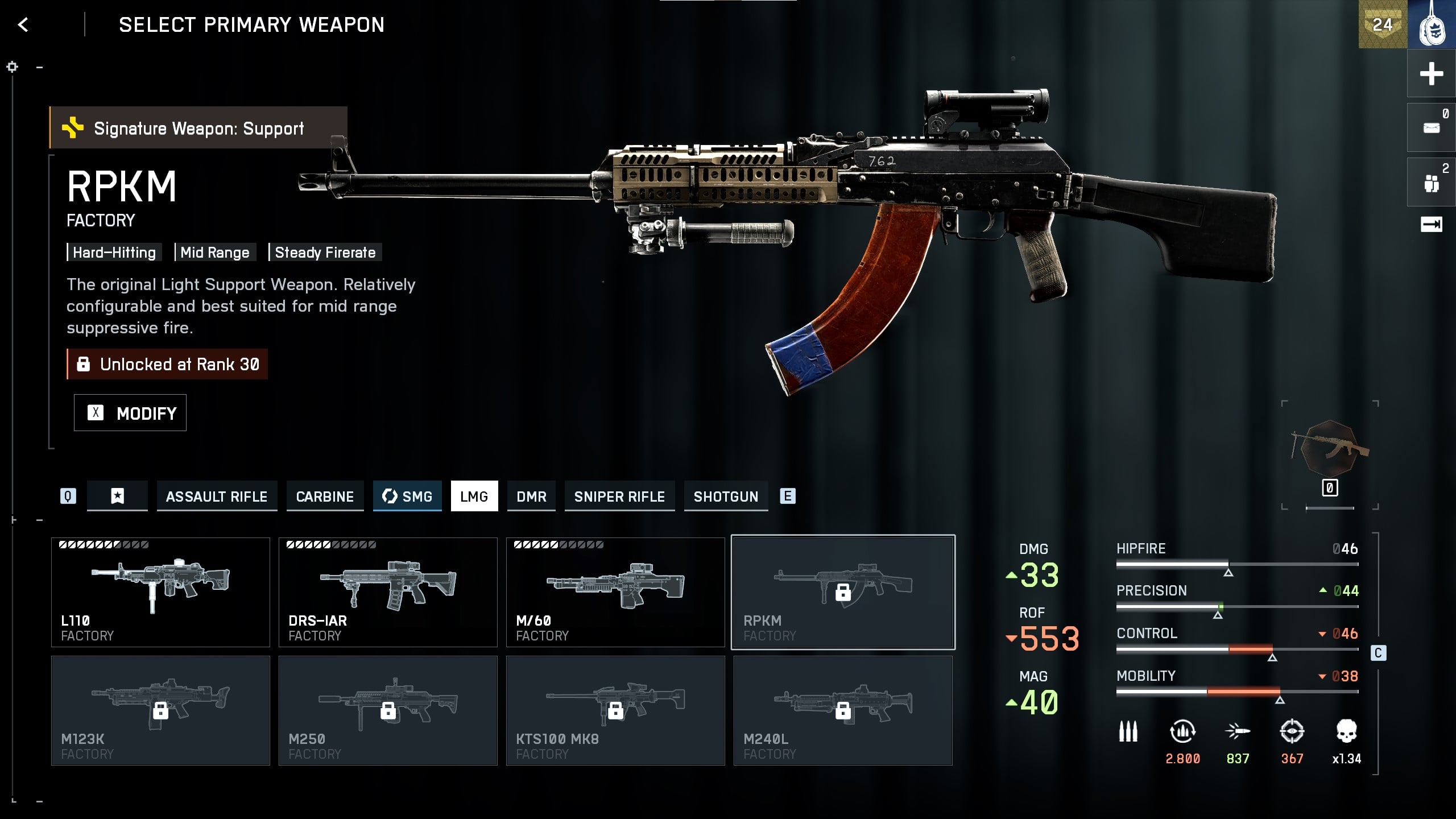The image size is (1456, 819).
Task: Select the L110 Factory weapon tile
Action: click(x=160, y=592)
